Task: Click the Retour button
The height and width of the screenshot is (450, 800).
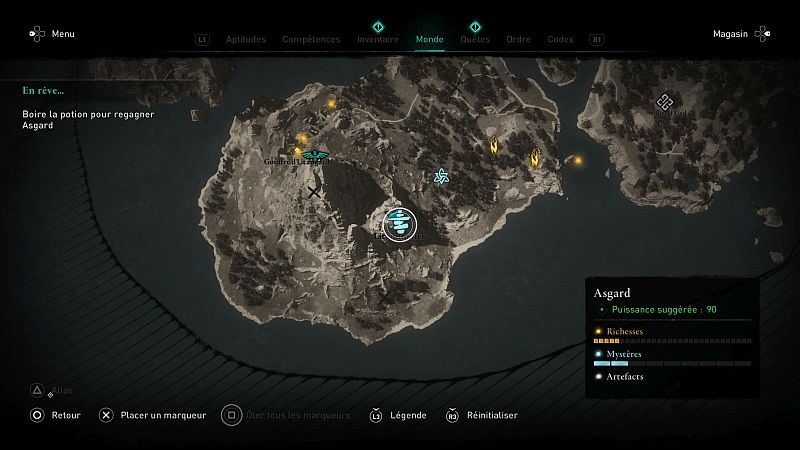Action: pos(58,415)
